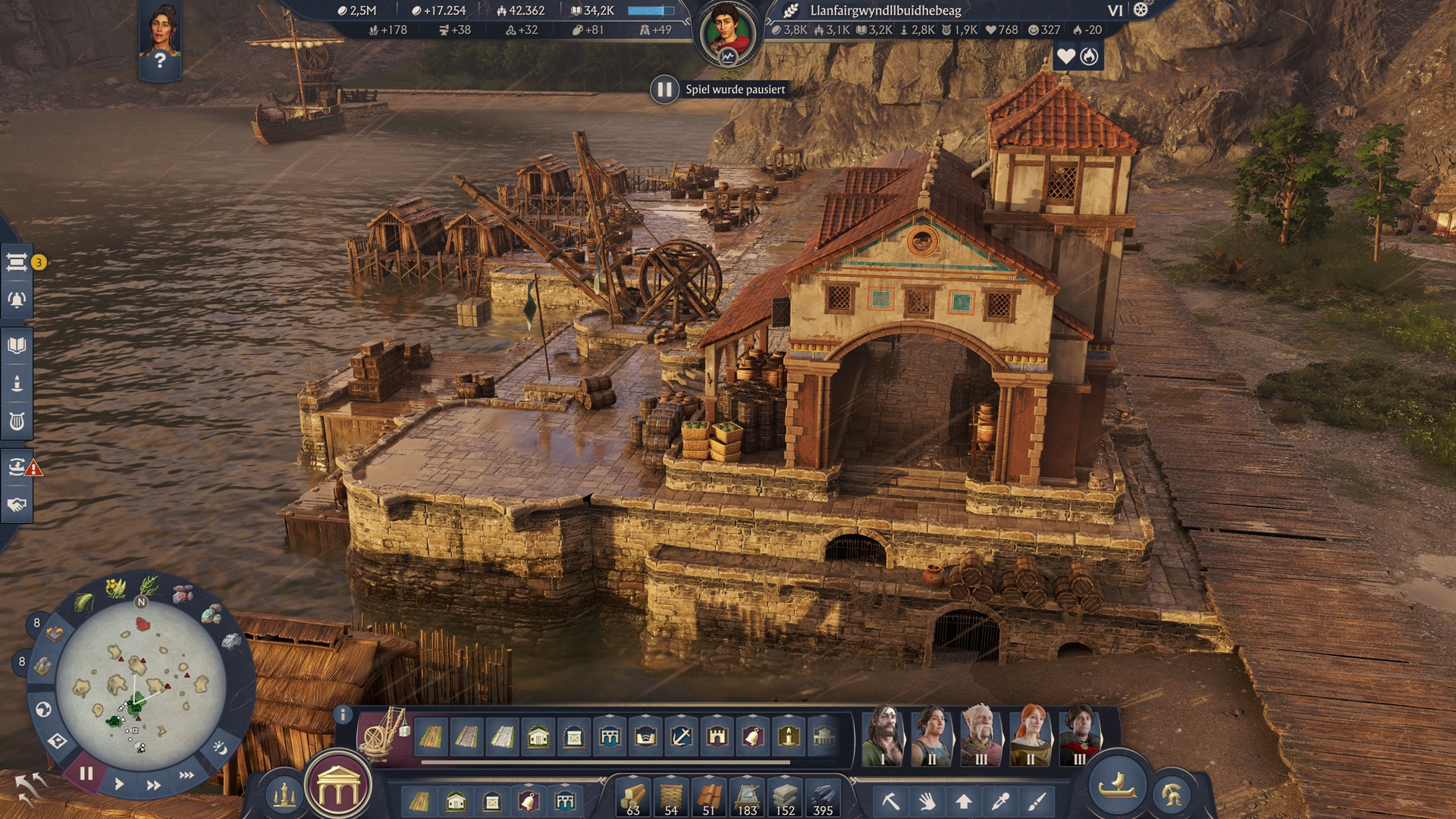Select the bell building in construction bar

[752, 736]
